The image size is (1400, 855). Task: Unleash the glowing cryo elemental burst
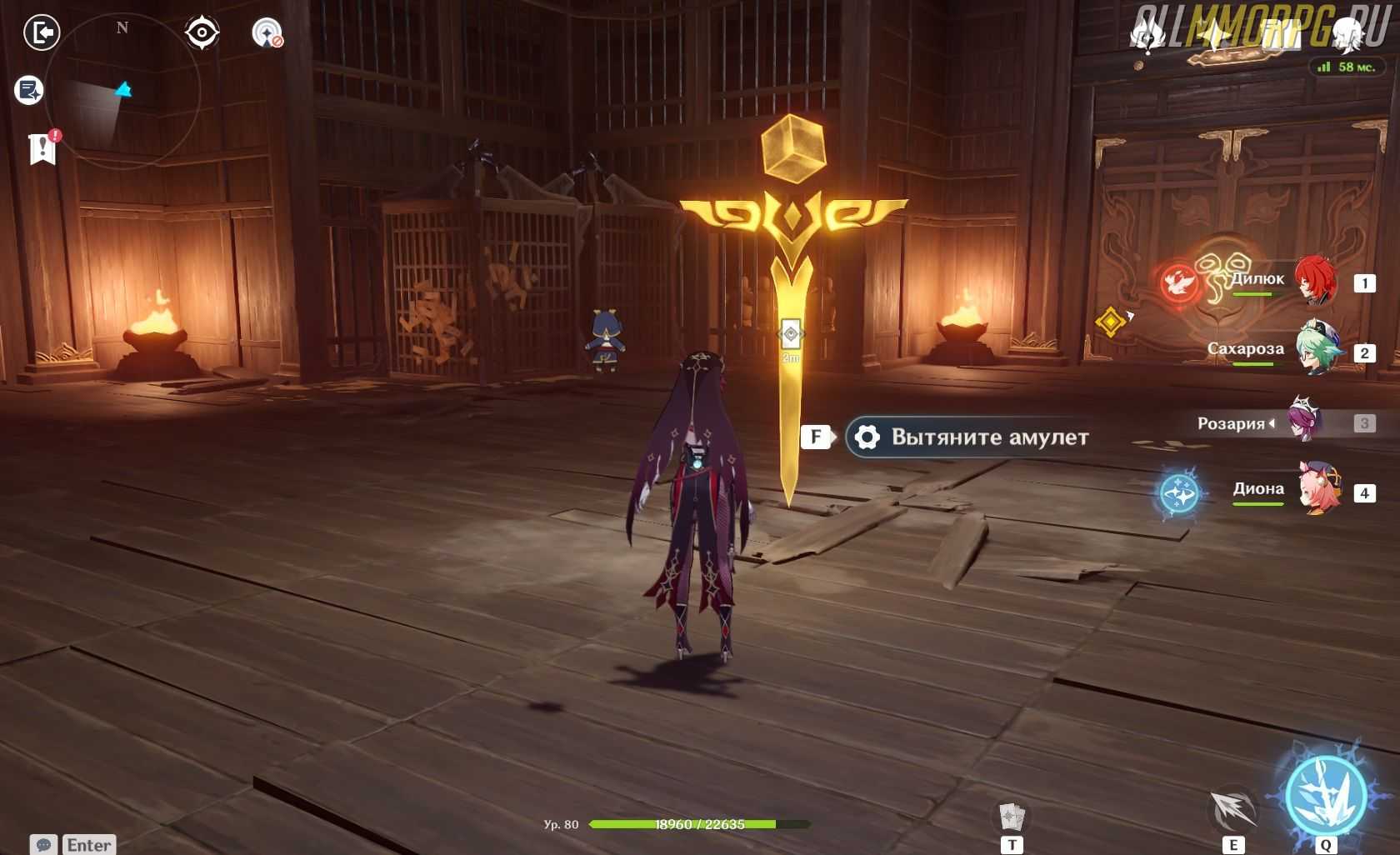pyautogui.click(x=1325, y=795)
